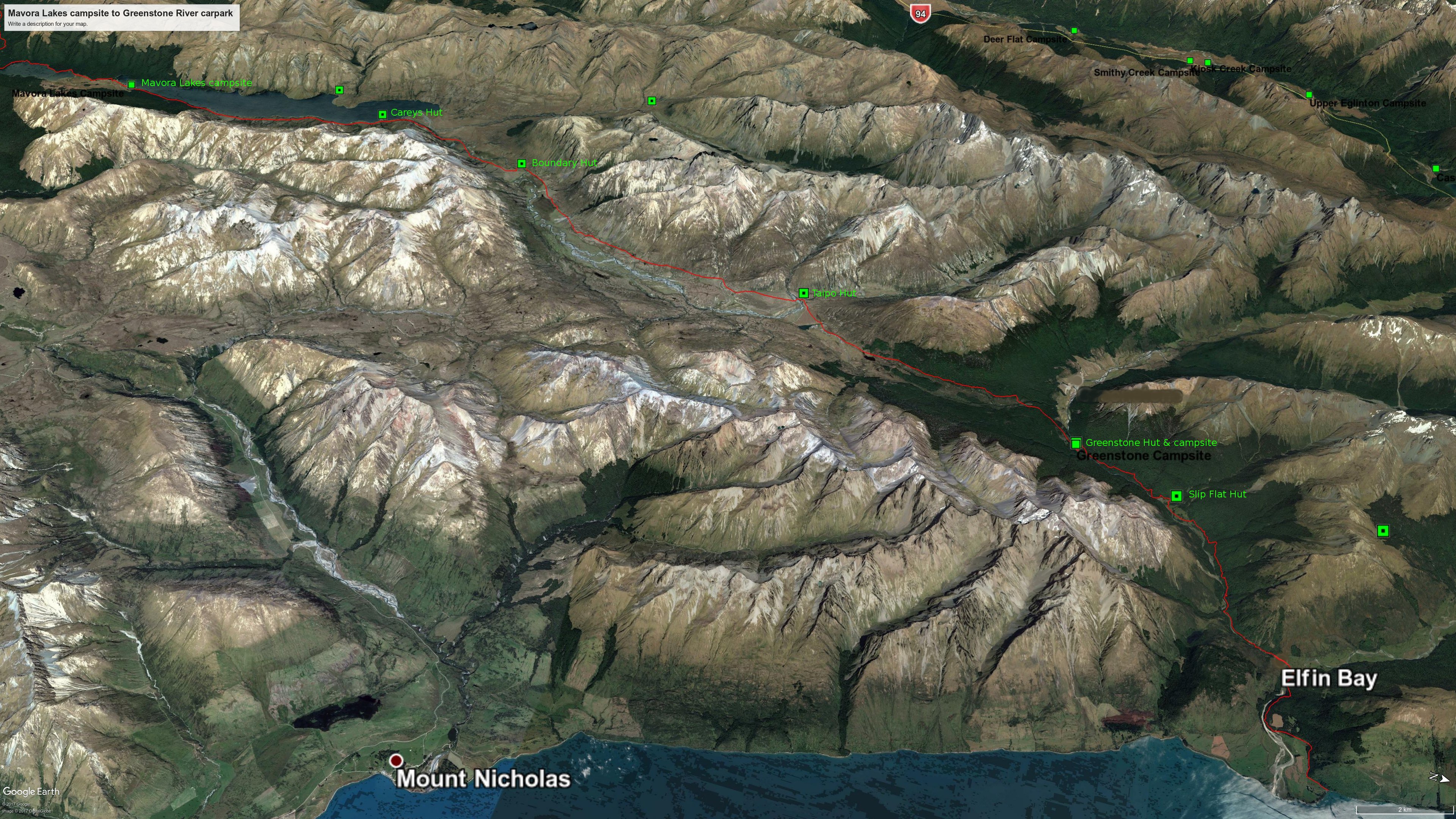The image size is (1456, 819).
Task: Open the Boundary Hut placemark
Action: [522, 164]
